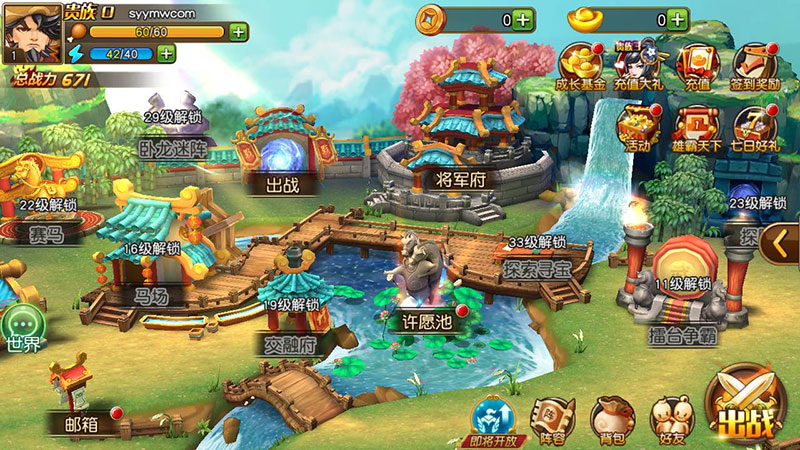Add copper coins with the plus button

pyautogui.click(x=522, y=18)
